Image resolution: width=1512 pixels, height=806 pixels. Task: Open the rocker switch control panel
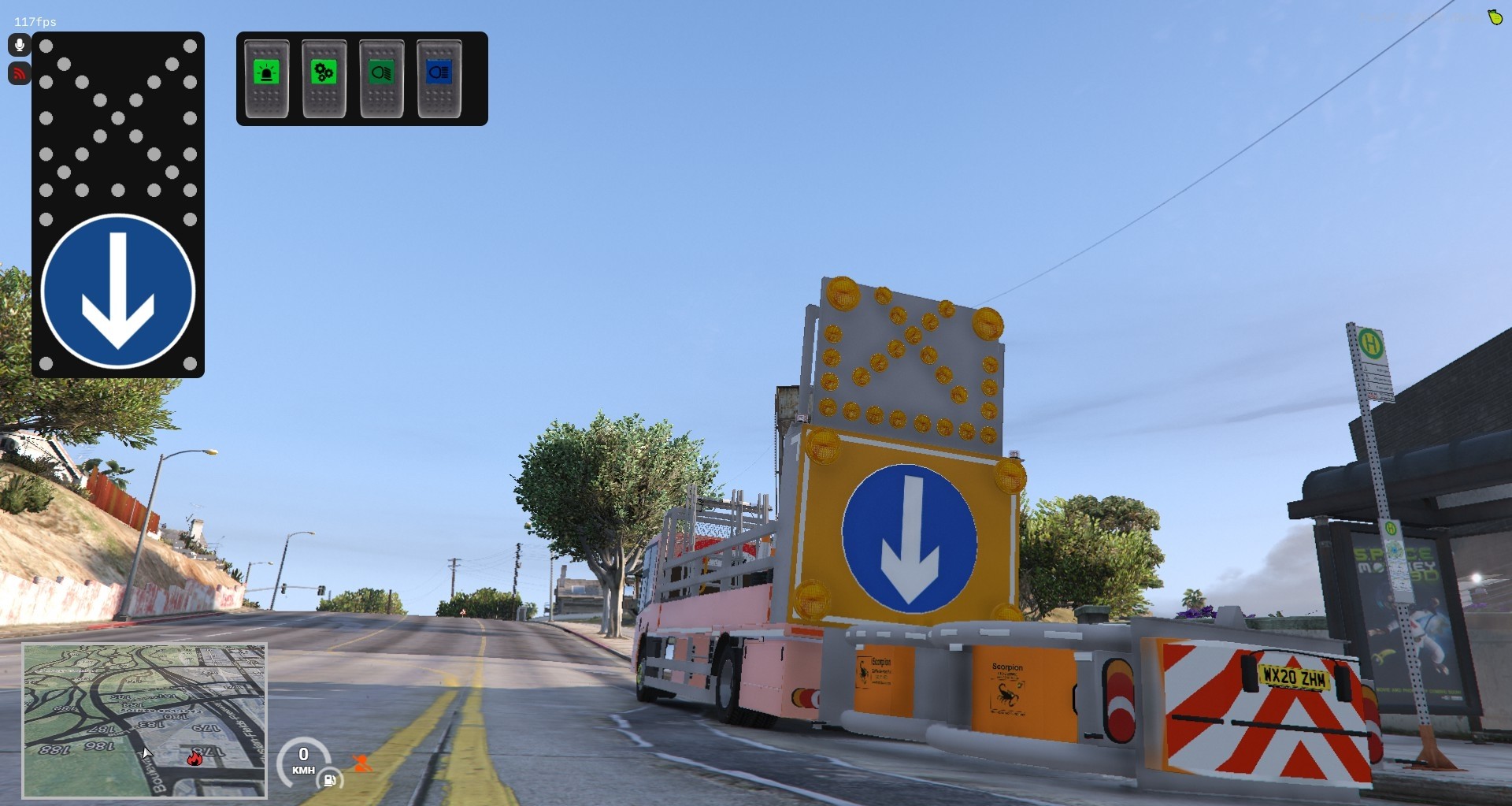click(361, 78)
